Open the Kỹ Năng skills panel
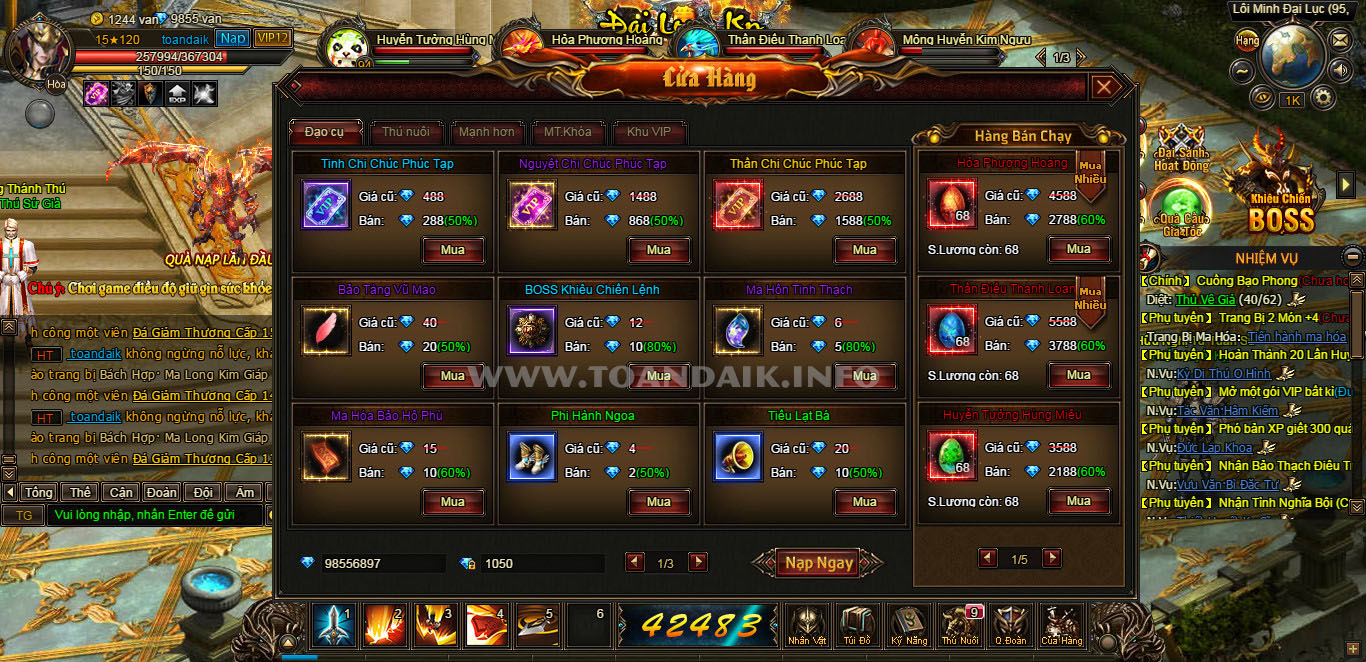Image resolution: width=1366 pixels, height=662 pixels. pos(909,624)
